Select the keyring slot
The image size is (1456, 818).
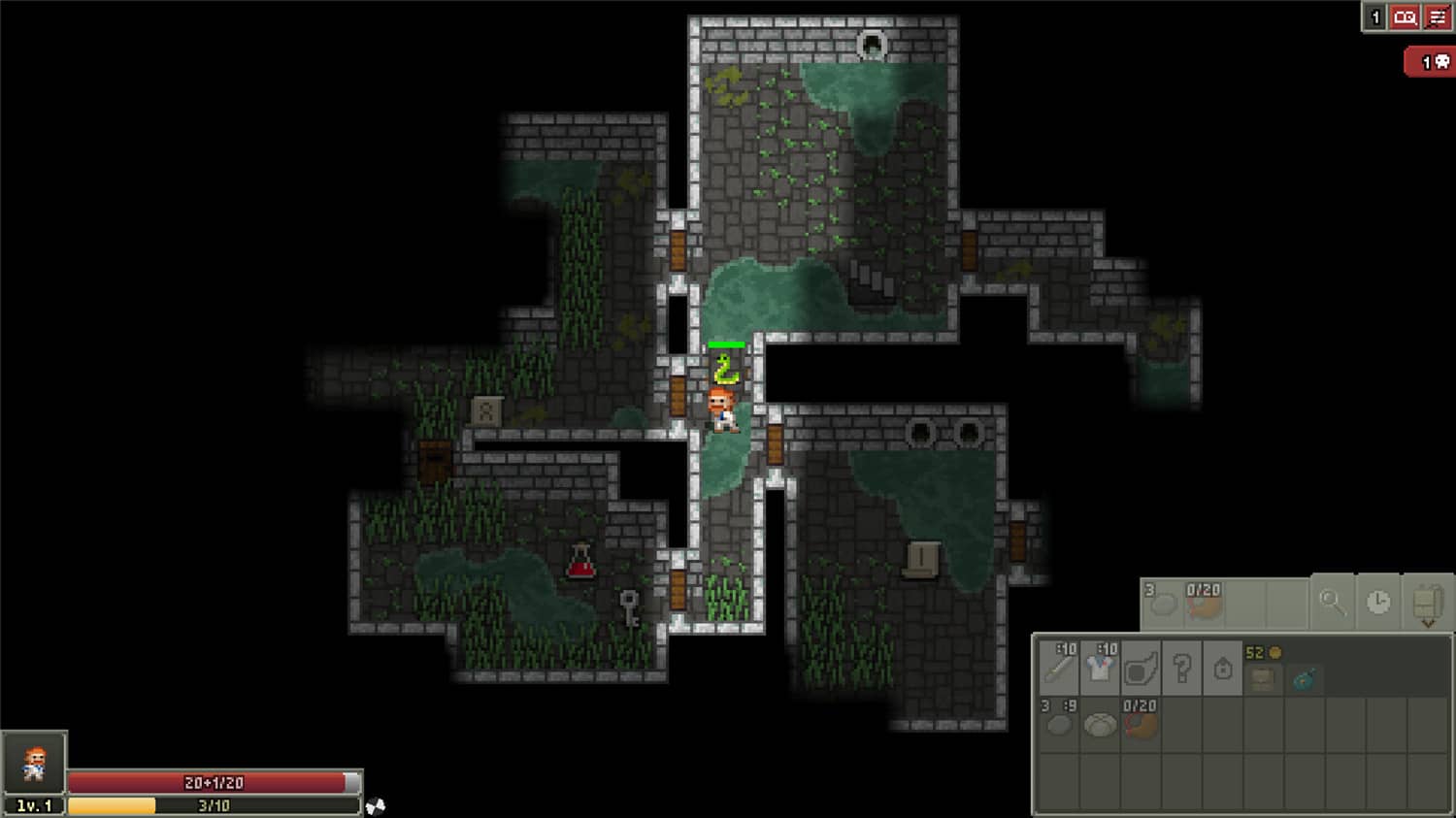(1224, 669)
